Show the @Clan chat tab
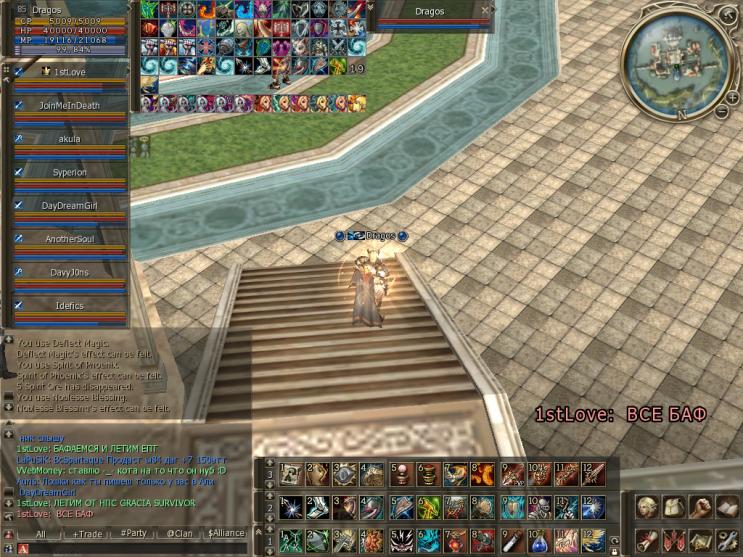 (179, 534)
